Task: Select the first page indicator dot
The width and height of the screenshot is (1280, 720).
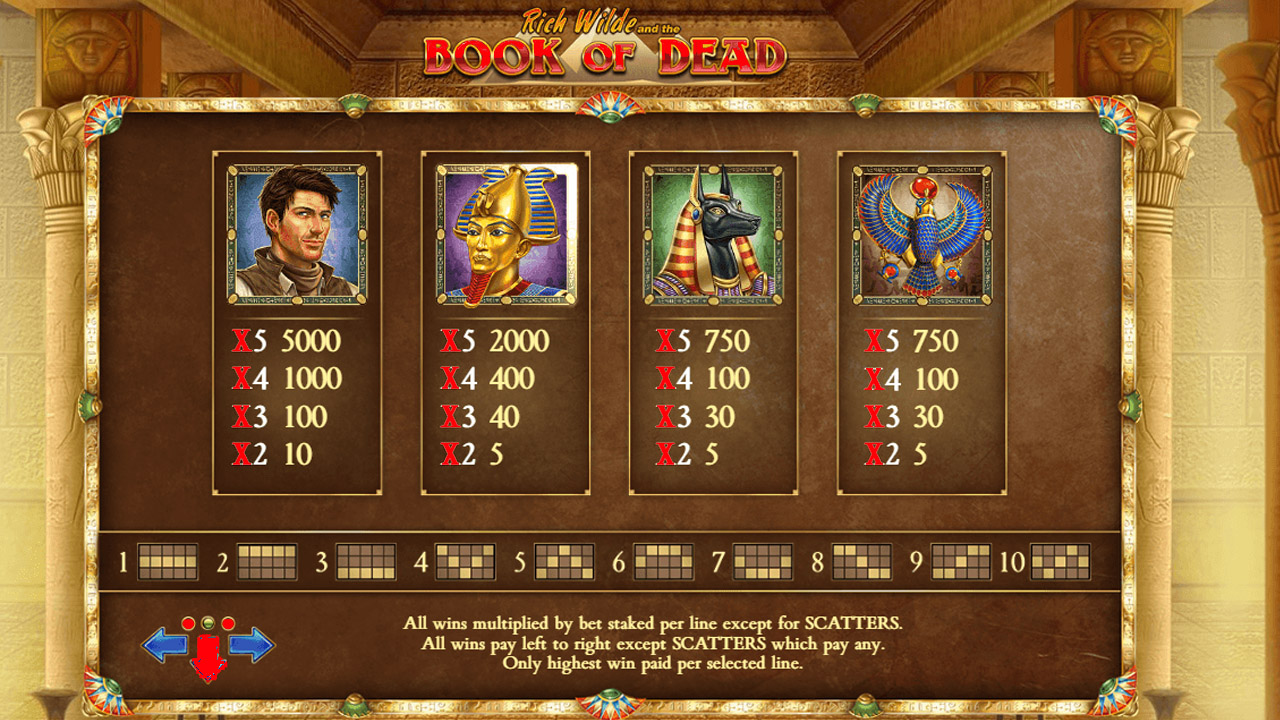Action: tap(188, 624)
